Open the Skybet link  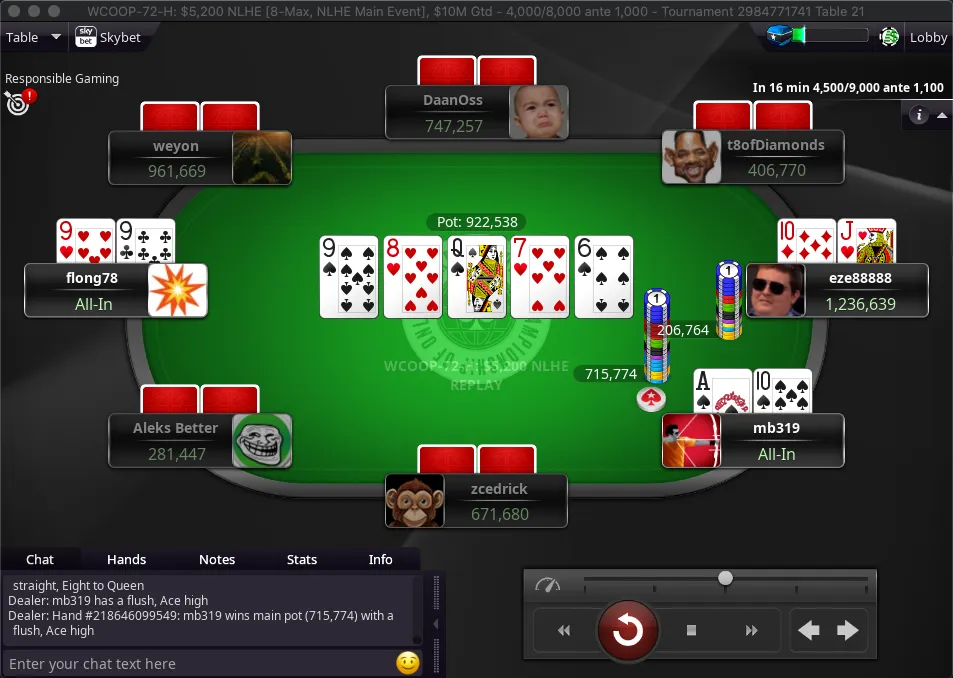click(x=108, y=38)
